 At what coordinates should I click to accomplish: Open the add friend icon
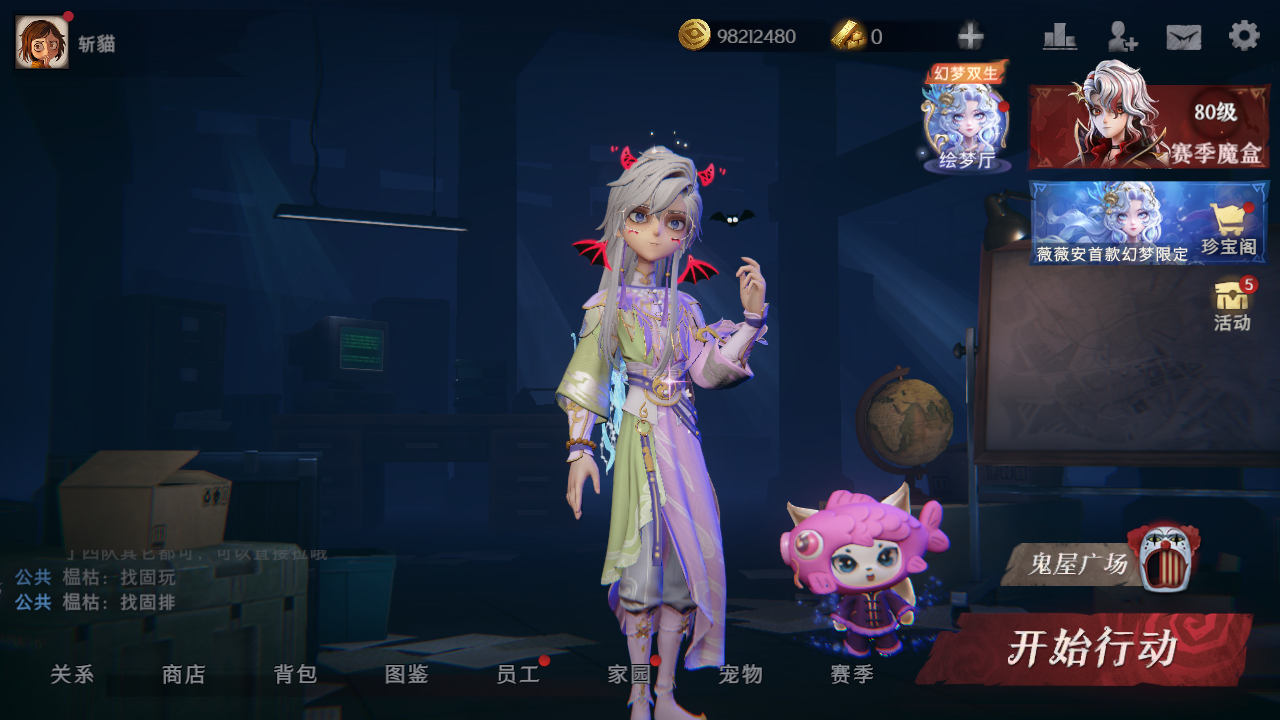[x=1122, y=37]
